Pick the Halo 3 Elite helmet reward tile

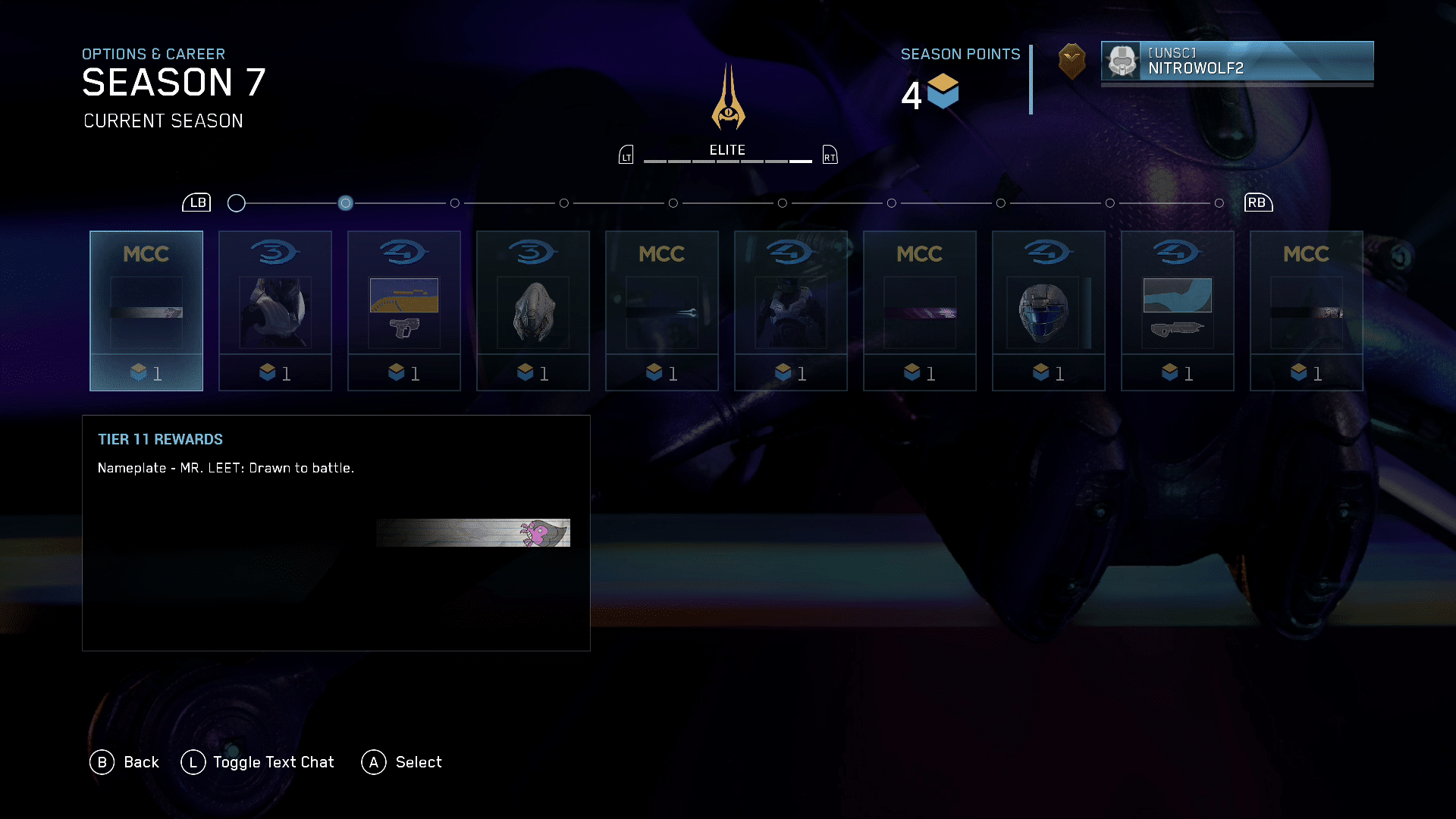533,311
